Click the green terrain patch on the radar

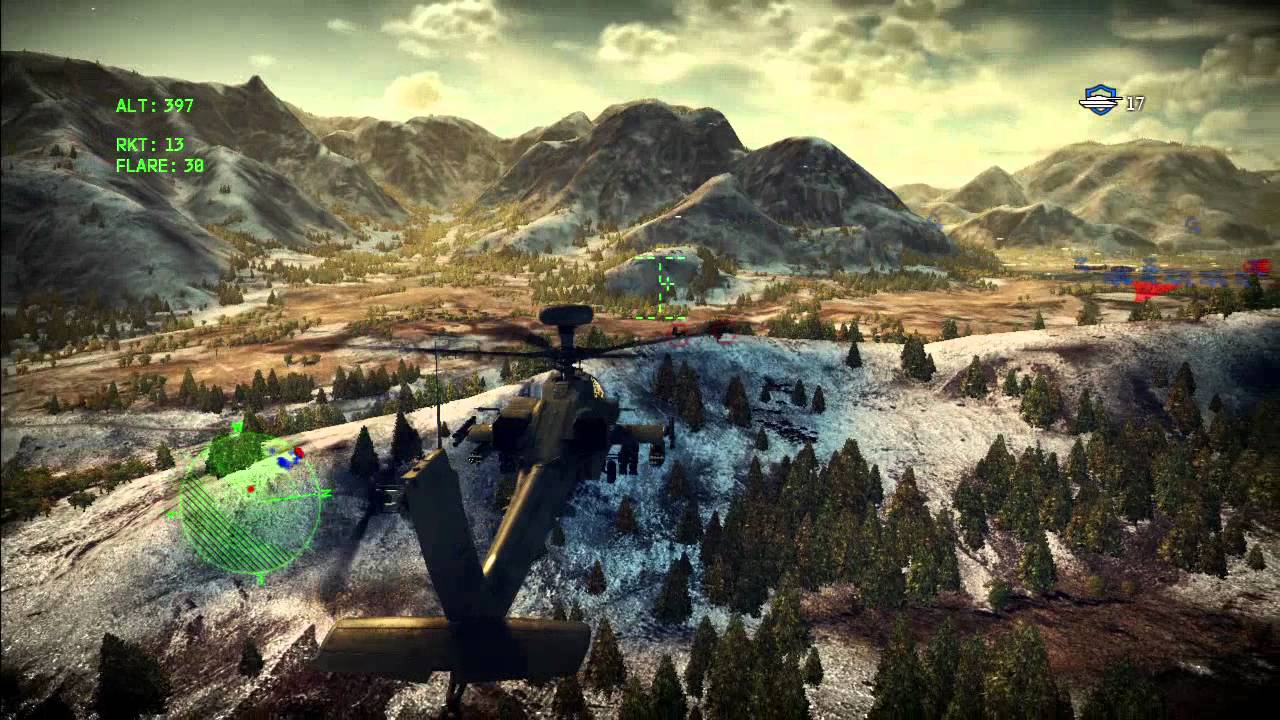tap(237, 452)
